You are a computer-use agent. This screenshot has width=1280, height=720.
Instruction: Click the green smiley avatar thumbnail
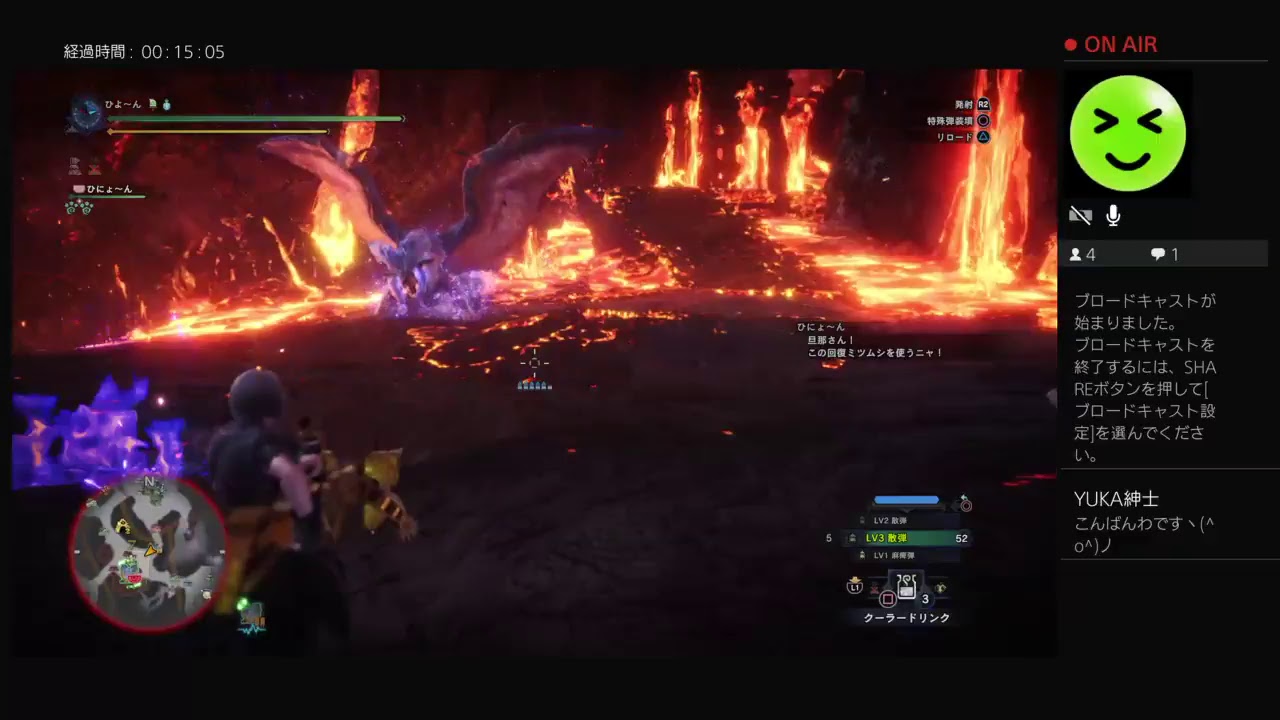click(x=1128, y=133)
